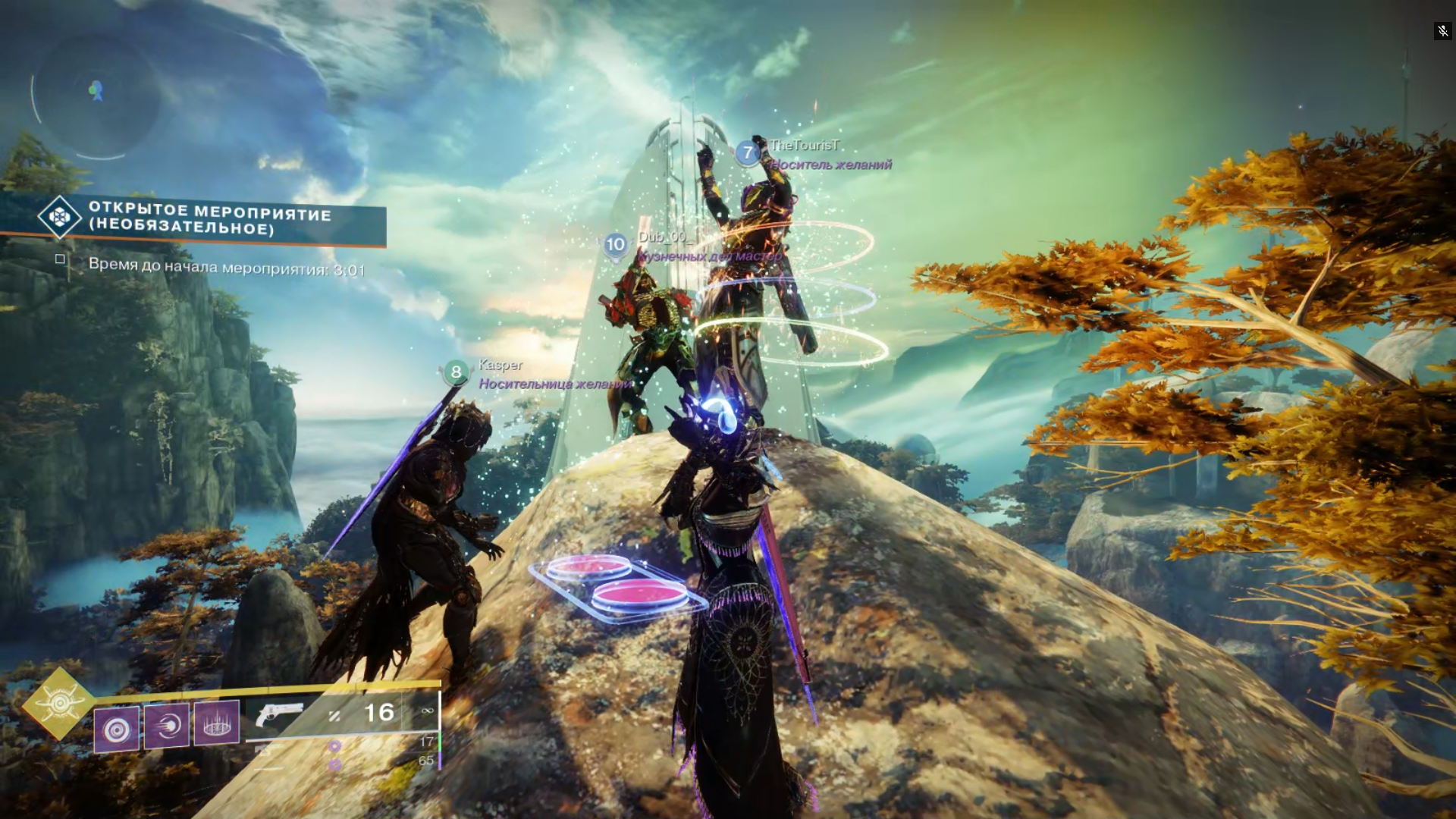The height and width of the screenshot is (819, 1456).
Task: Tick the event countdown objective checkbox
Action: 60,259
